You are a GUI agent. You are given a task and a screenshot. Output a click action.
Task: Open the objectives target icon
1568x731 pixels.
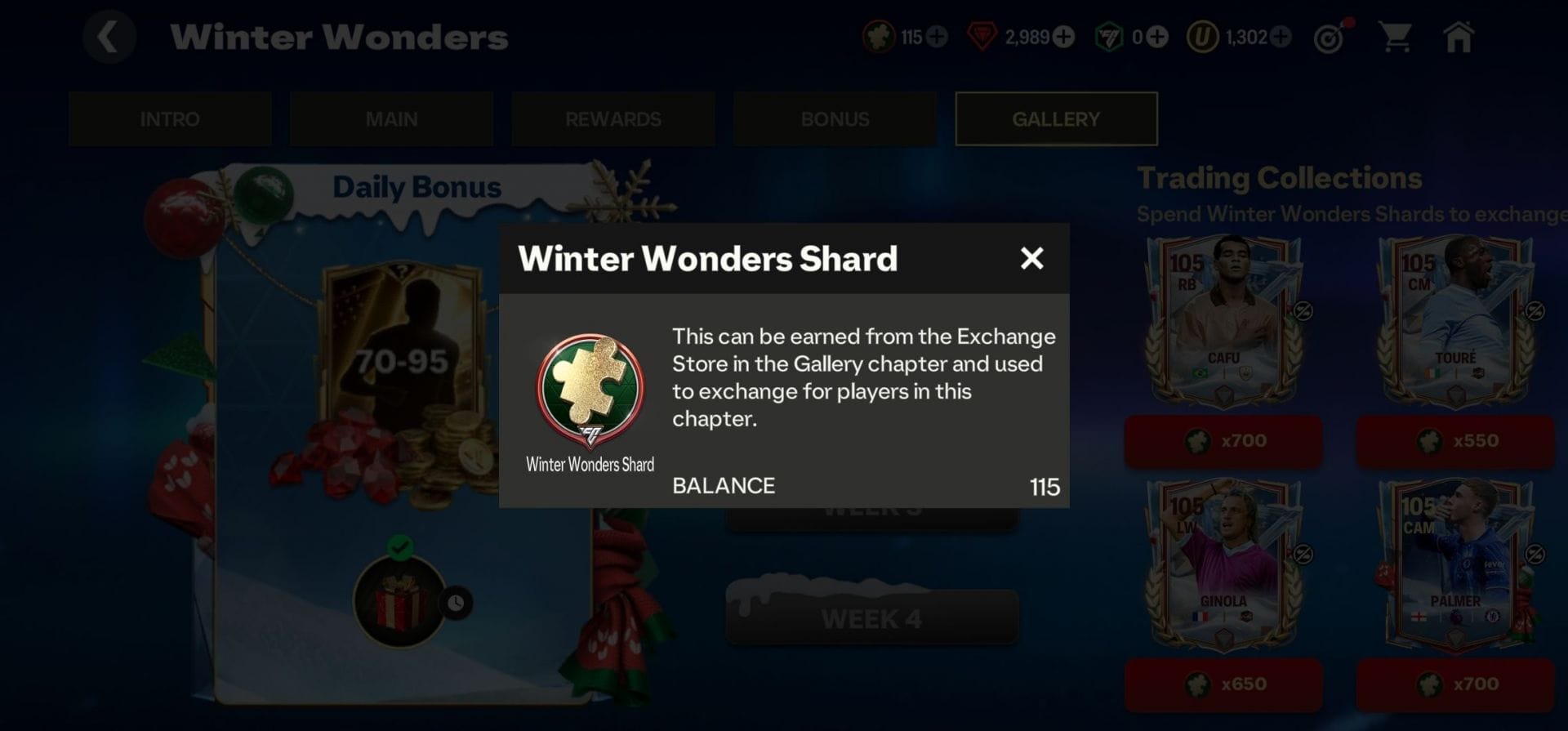click(x=1330, y=38)
